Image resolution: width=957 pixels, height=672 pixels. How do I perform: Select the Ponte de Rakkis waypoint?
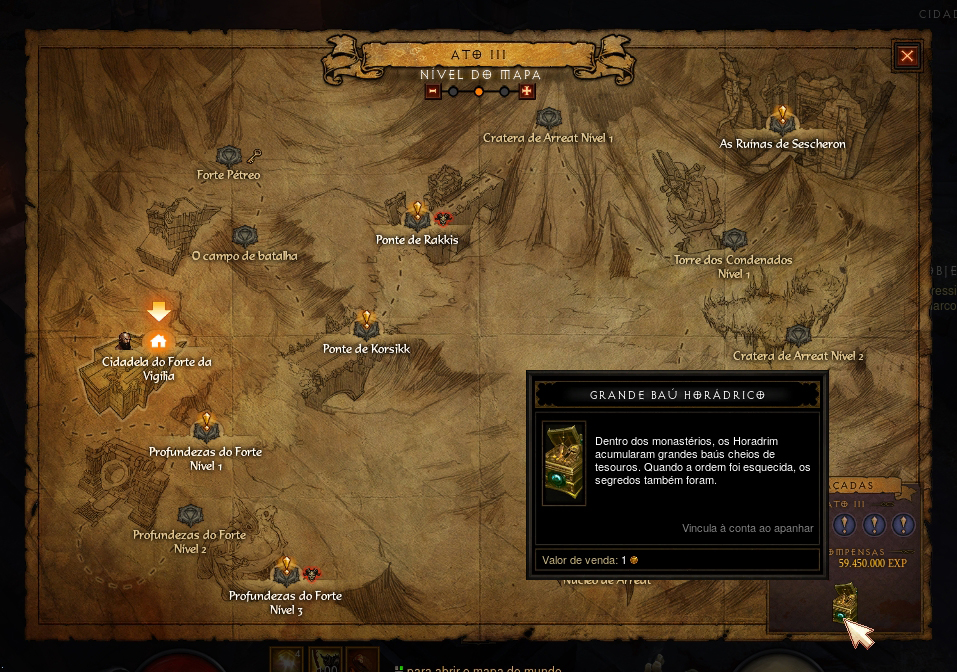pyautogui.click(x=417, y=217)
